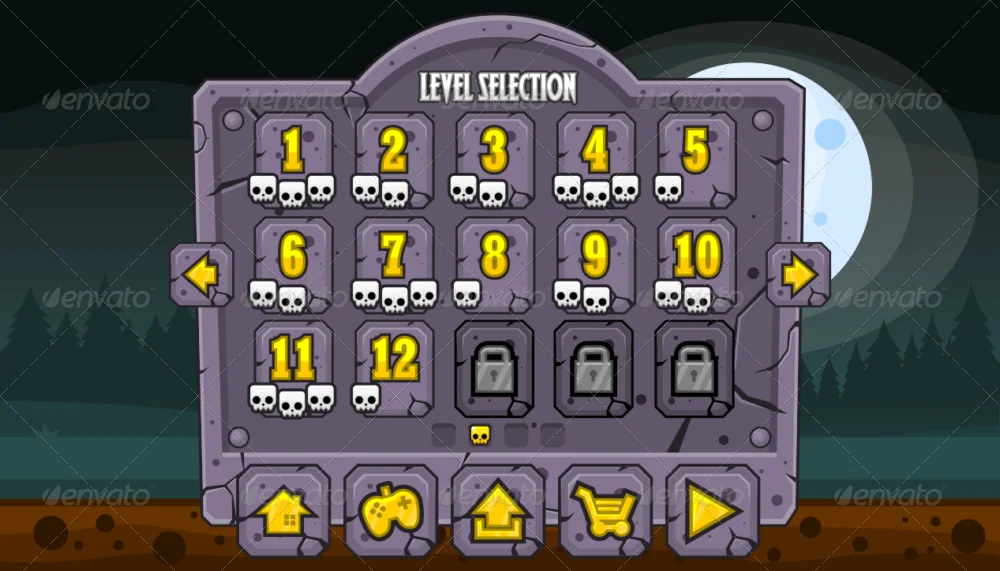Select the level 12 tile
This screenshot has width=1000, height=571.
(394, 366)
